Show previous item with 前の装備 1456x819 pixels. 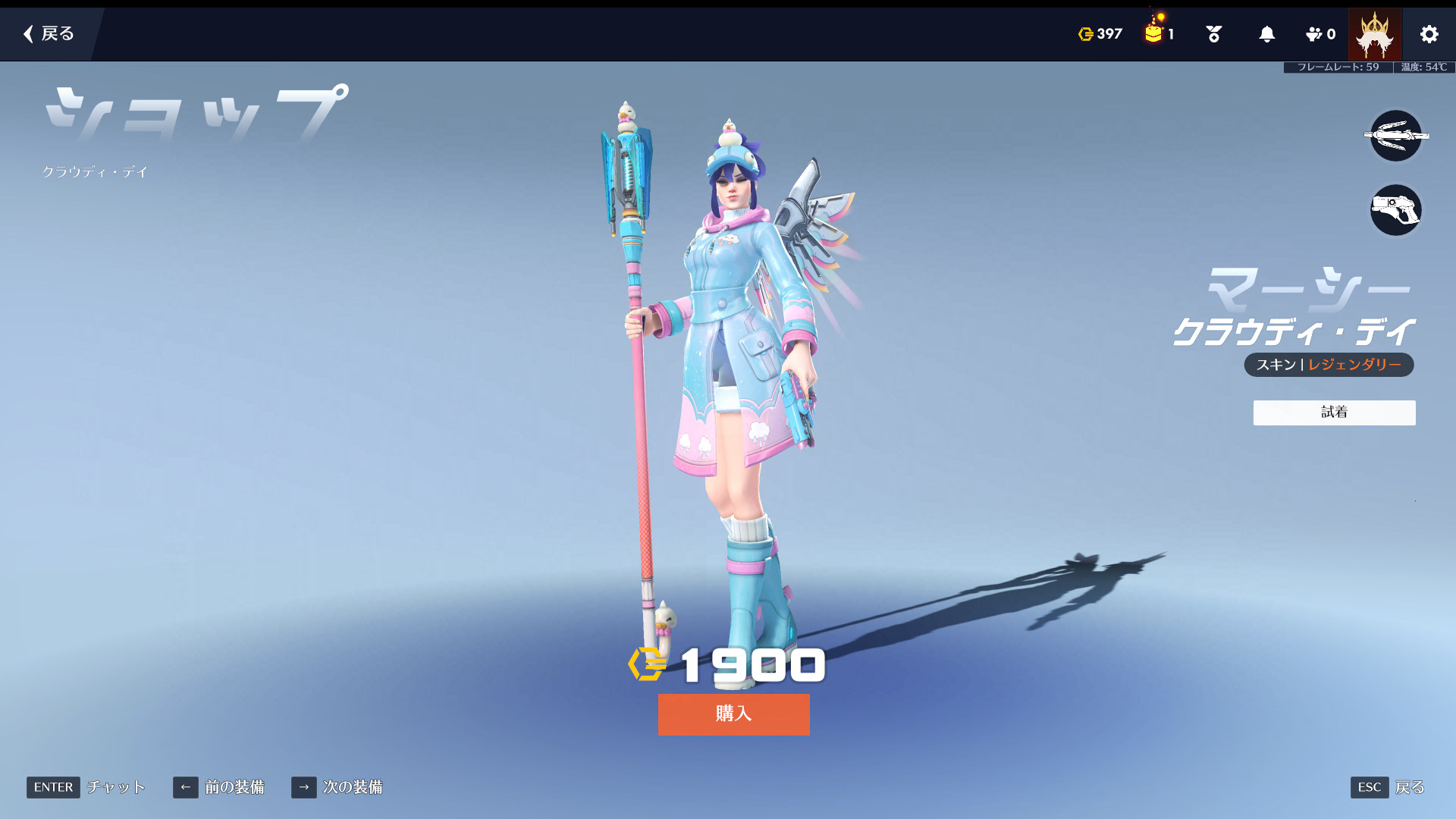click(x=219, y=787)
